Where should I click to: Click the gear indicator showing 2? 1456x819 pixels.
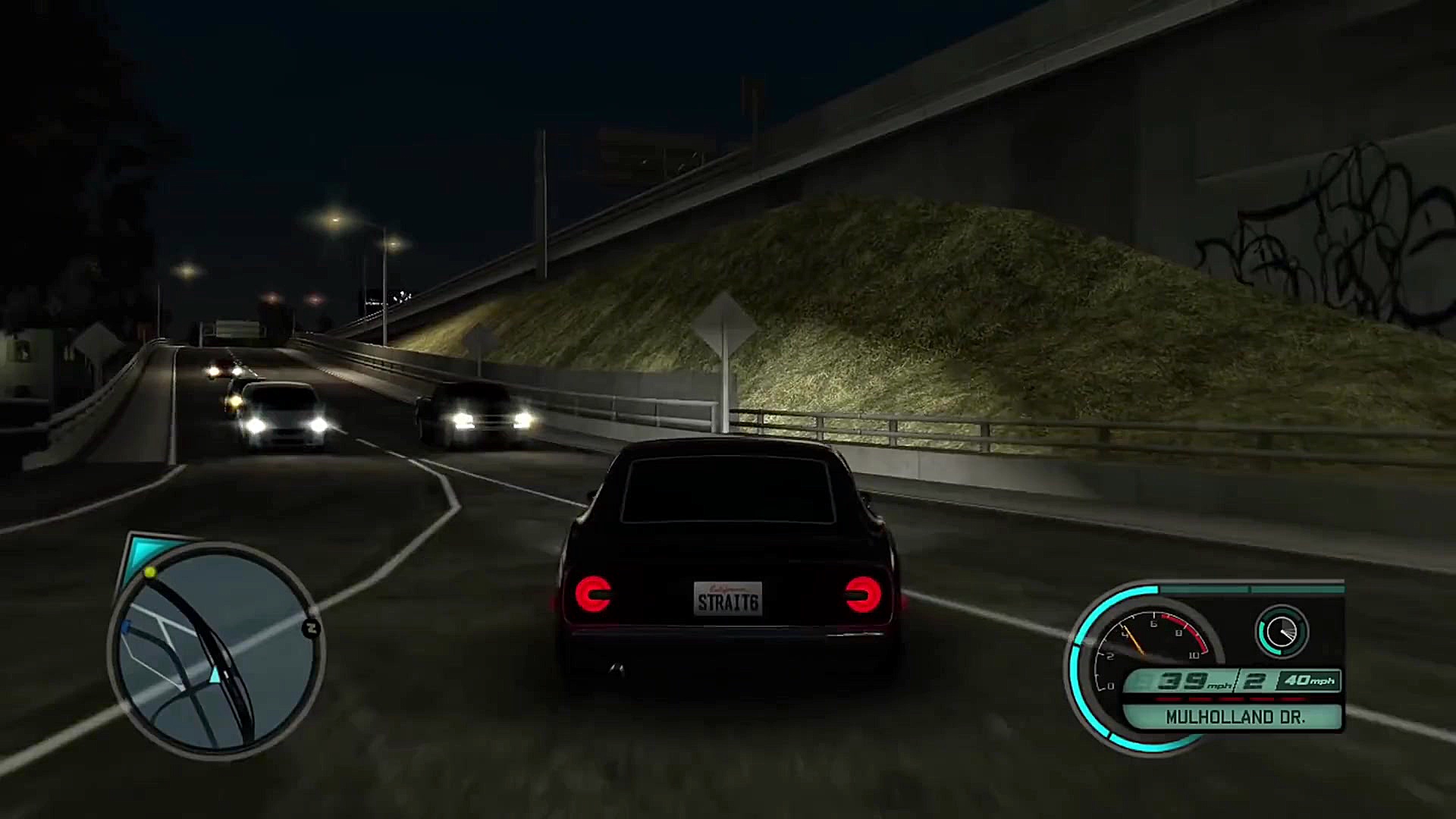coord(1255,680)
